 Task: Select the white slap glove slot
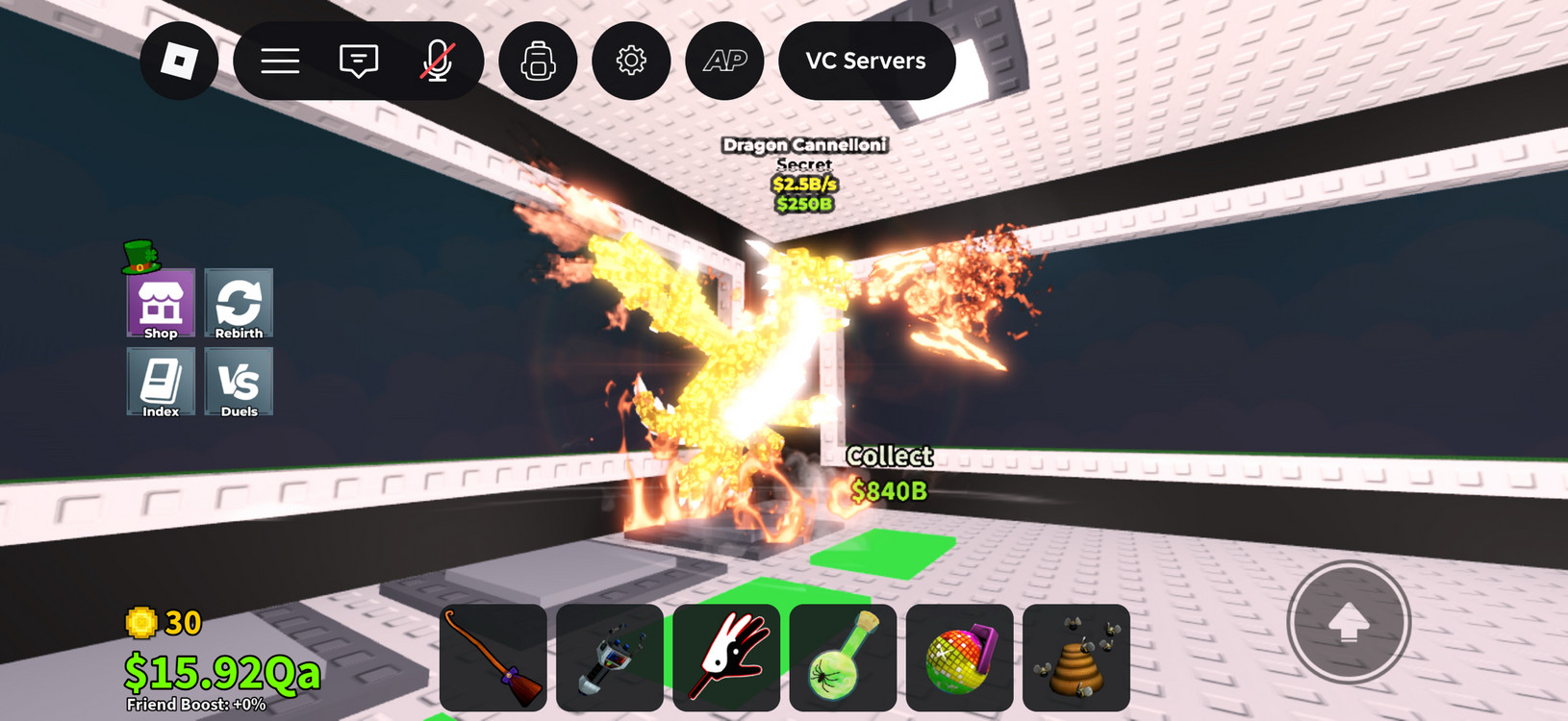pyautogui.click(x=726, y=658)
